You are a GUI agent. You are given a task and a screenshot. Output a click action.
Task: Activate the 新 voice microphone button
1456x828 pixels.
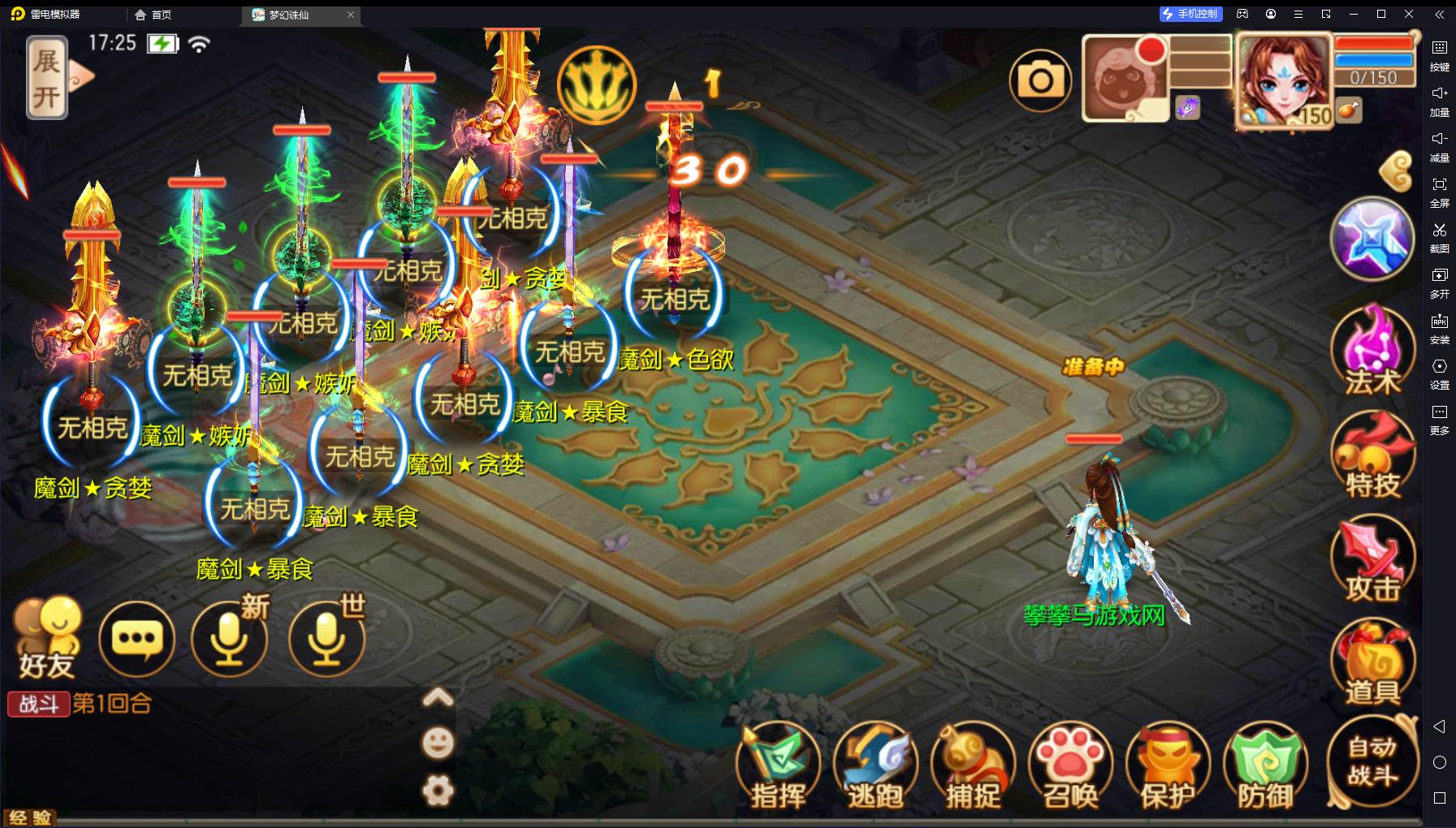click(x=229, y=640)
